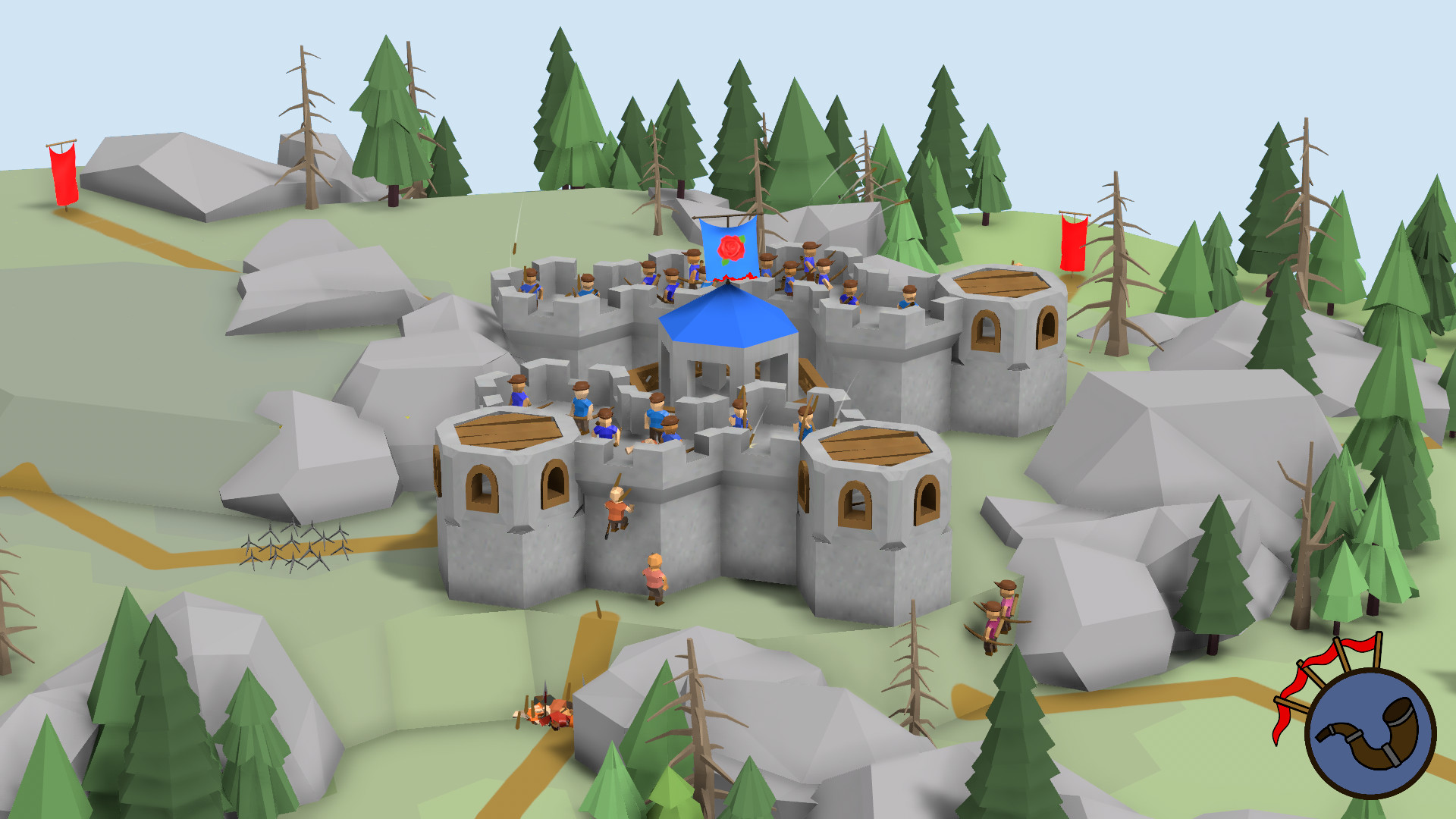Select the red banner near the right forest

click(1075, 243)
